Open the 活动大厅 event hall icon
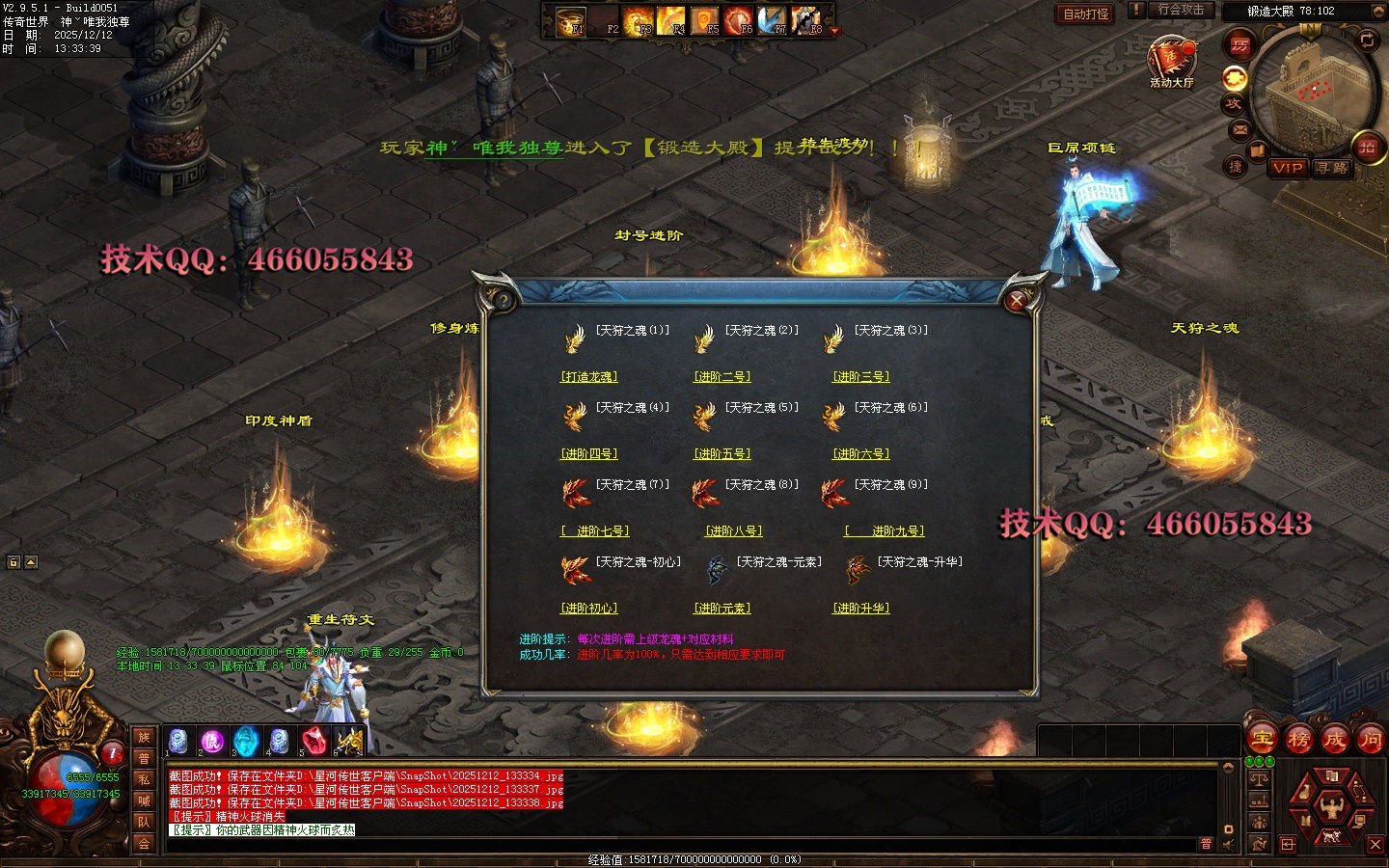 (1171, 60)
